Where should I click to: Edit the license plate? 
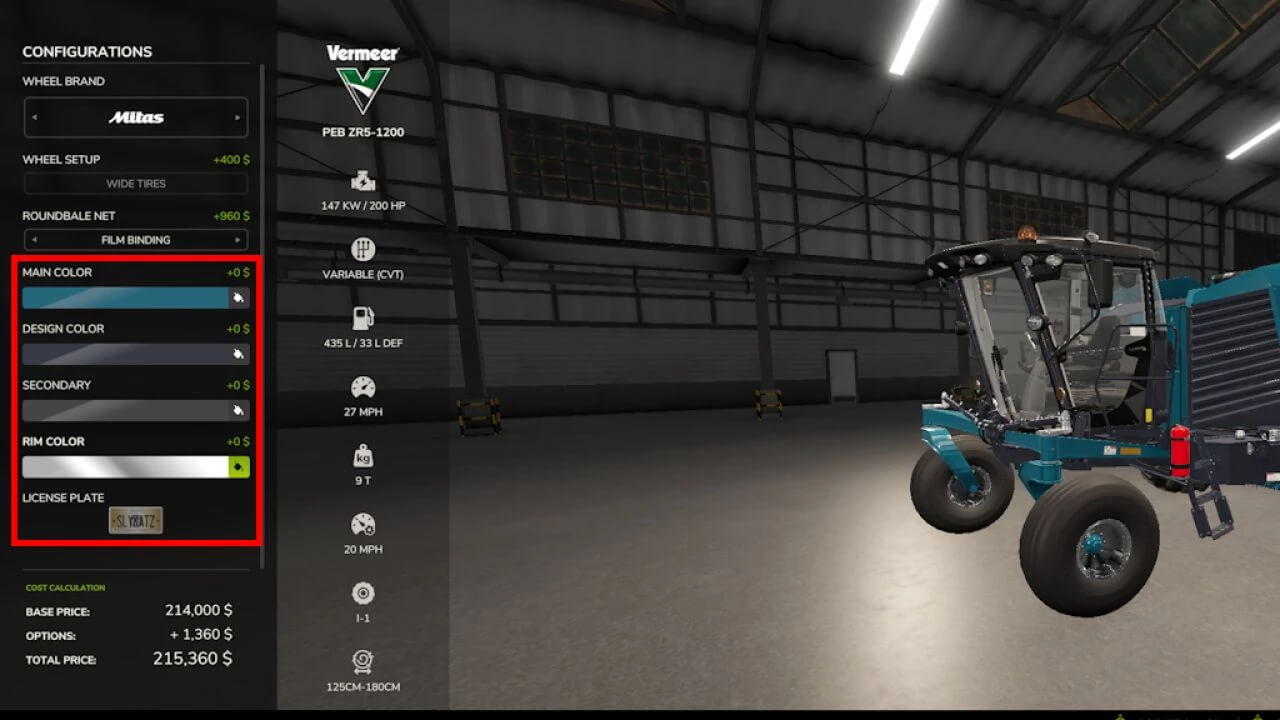[x=136, y=520]
